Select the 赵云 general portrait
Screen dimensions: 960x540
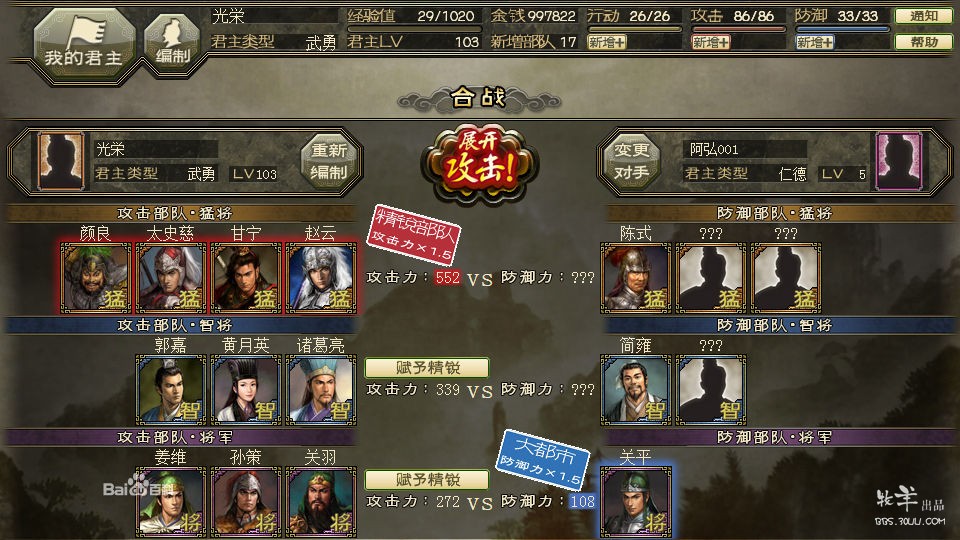321,277
